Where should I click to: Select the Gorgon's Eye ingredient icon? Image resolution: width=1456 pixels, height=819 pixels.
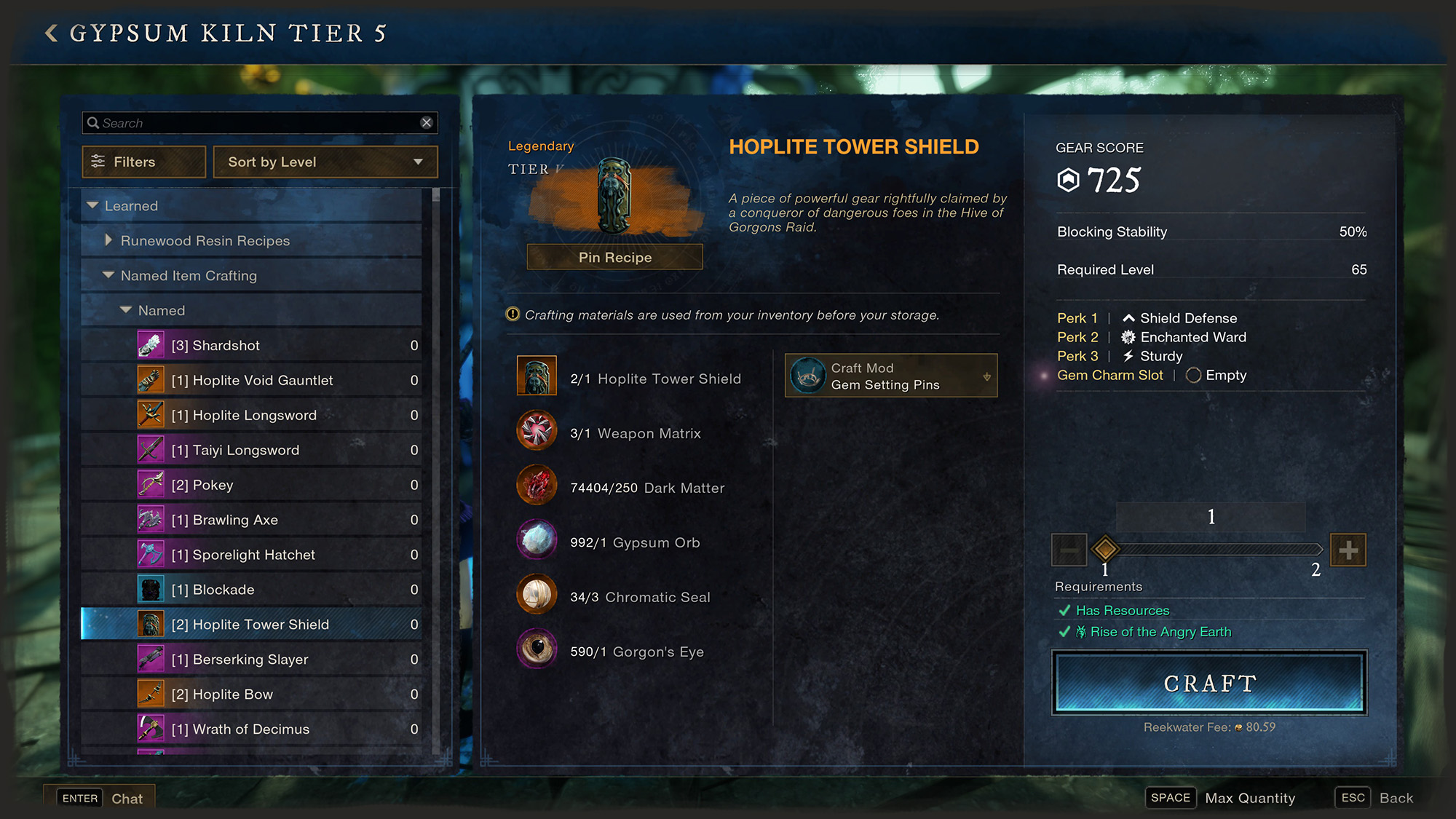tap(537, 649)
